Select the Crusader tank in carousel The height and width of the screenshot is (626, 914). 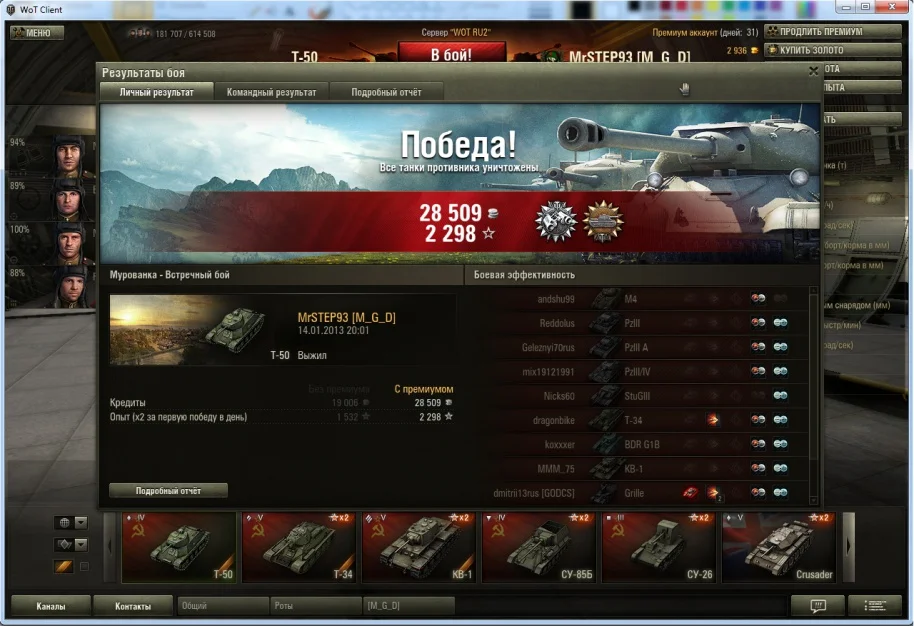[x=779, y=547]
